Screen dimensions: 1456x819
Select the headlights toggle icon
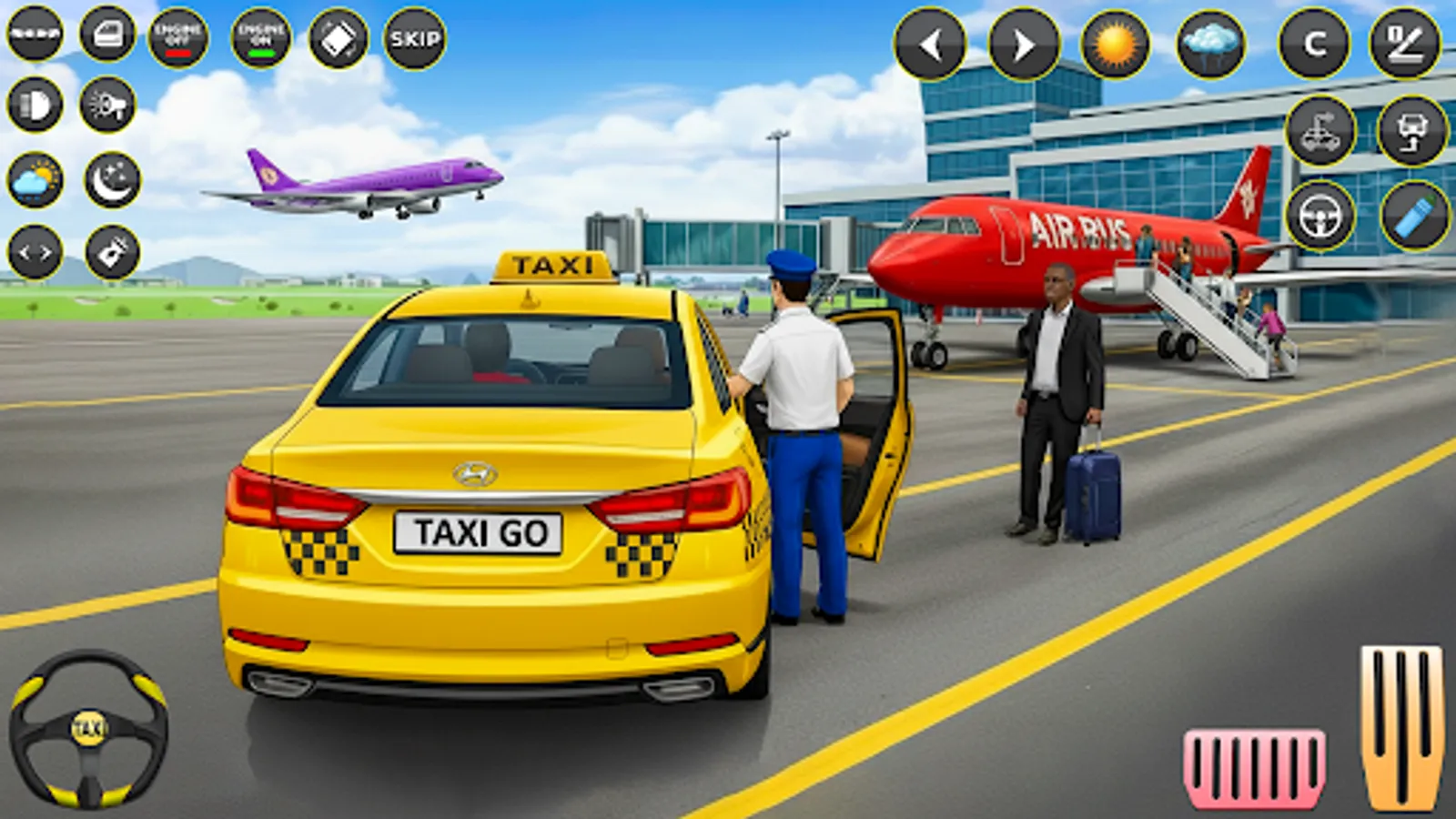click(35, 105)
